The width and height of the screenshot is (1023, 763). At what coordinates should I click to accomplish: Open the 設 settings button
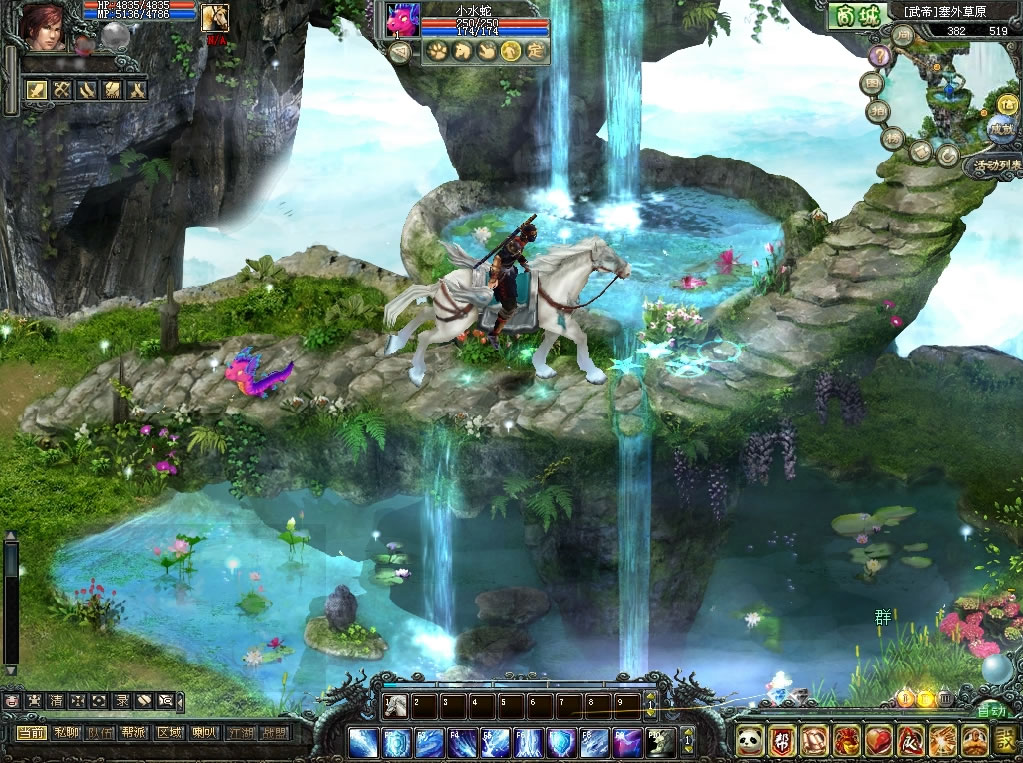pos(1006,741)
